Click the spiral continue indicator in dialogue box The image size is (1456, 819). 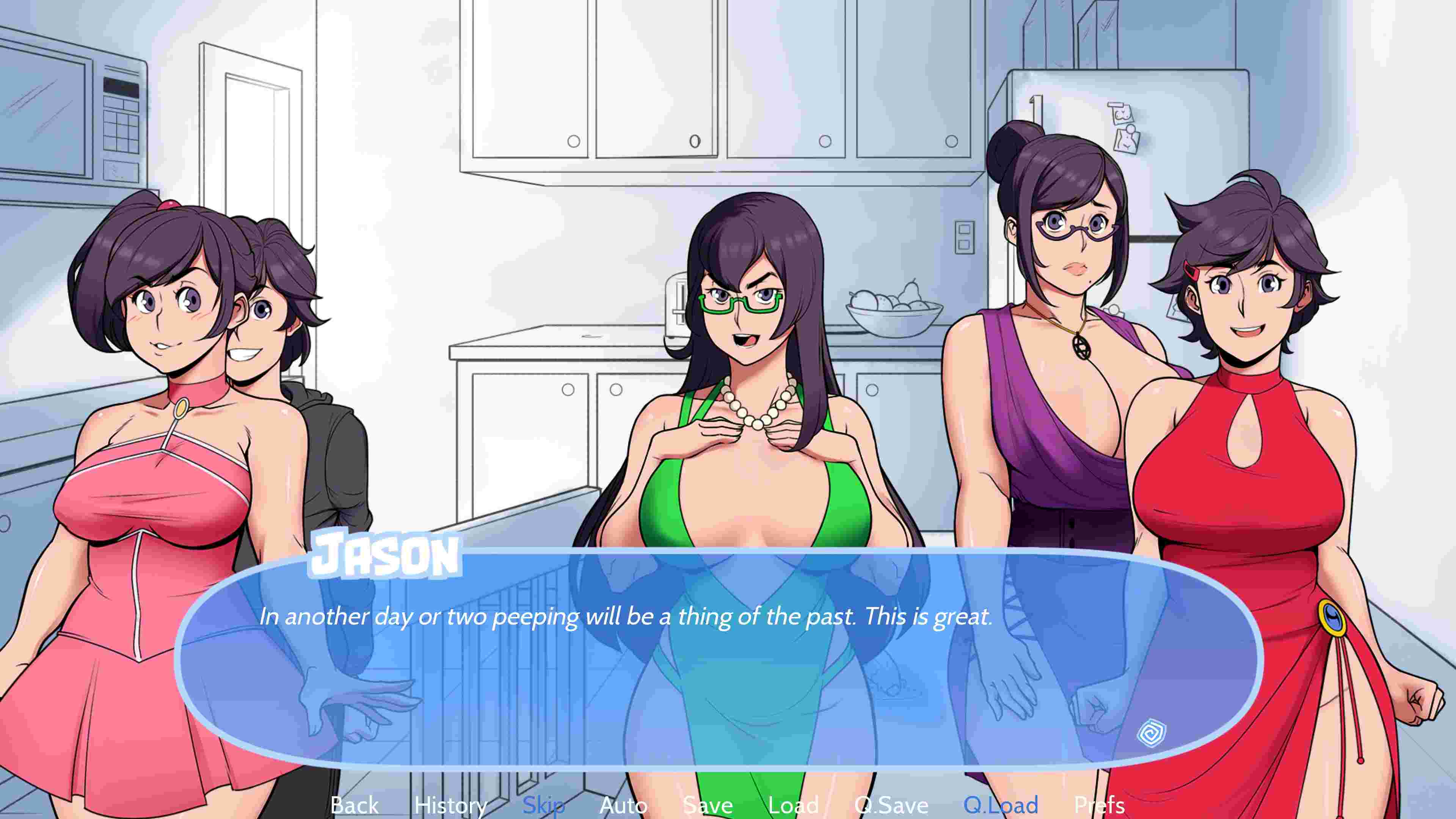[1152, 734]
